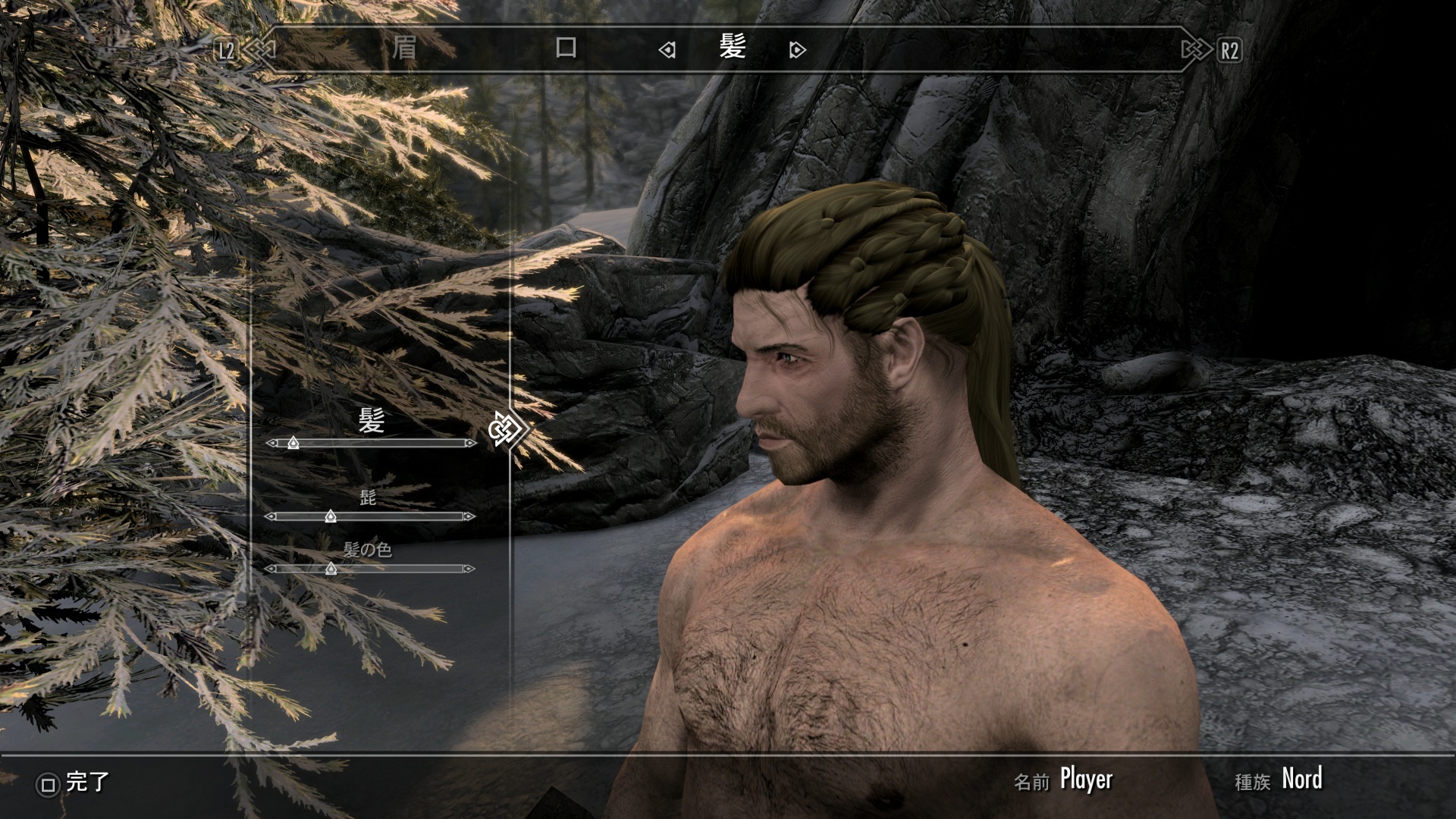Click the right end arrow of the 髪の色 slider
This screenshot has width=1456, height=819.
tap(469, 569)
